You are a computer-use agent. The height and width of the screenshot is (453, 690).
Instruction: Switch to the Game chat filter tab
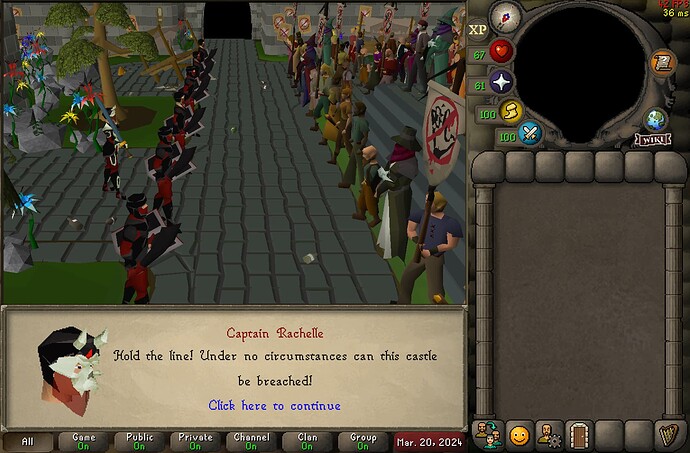pyautogui.click(x=84, y=441)
